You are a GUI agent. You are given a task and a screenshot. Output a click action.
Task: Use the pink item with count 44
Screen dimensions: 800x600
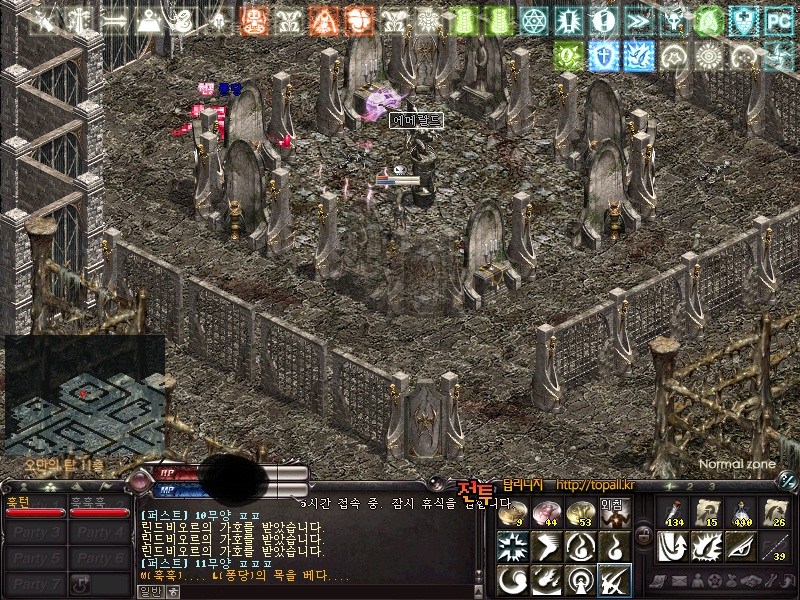click(x=545, y=513)
